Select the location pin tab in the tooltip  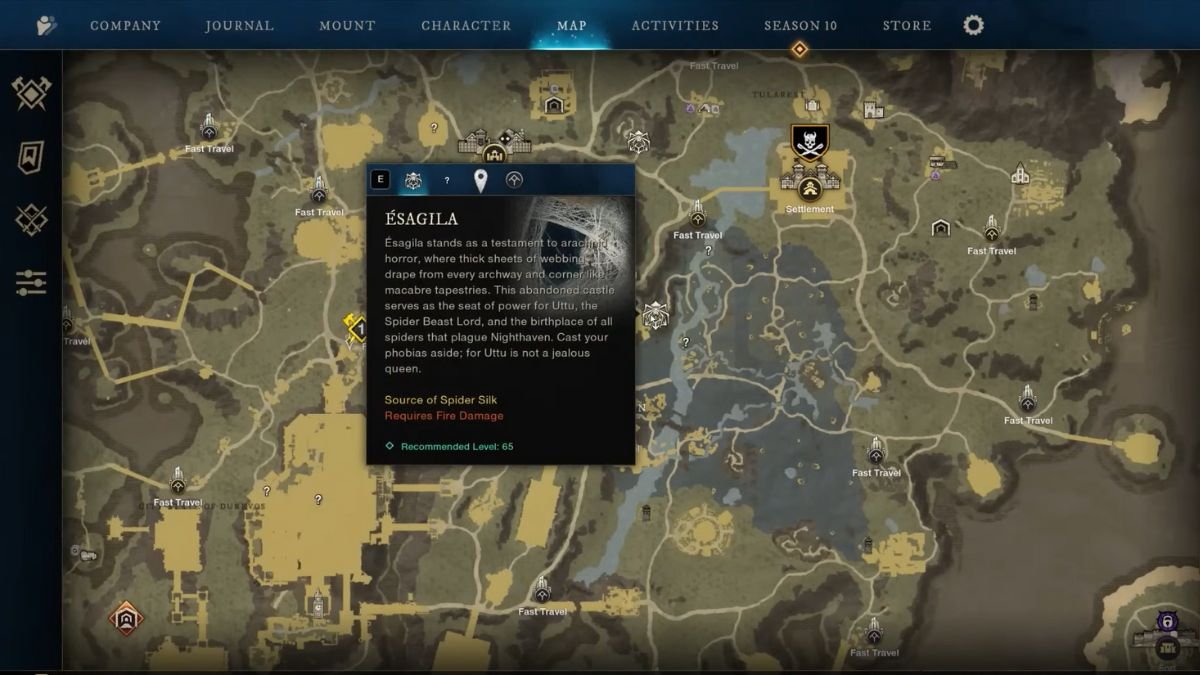(480, 180)
